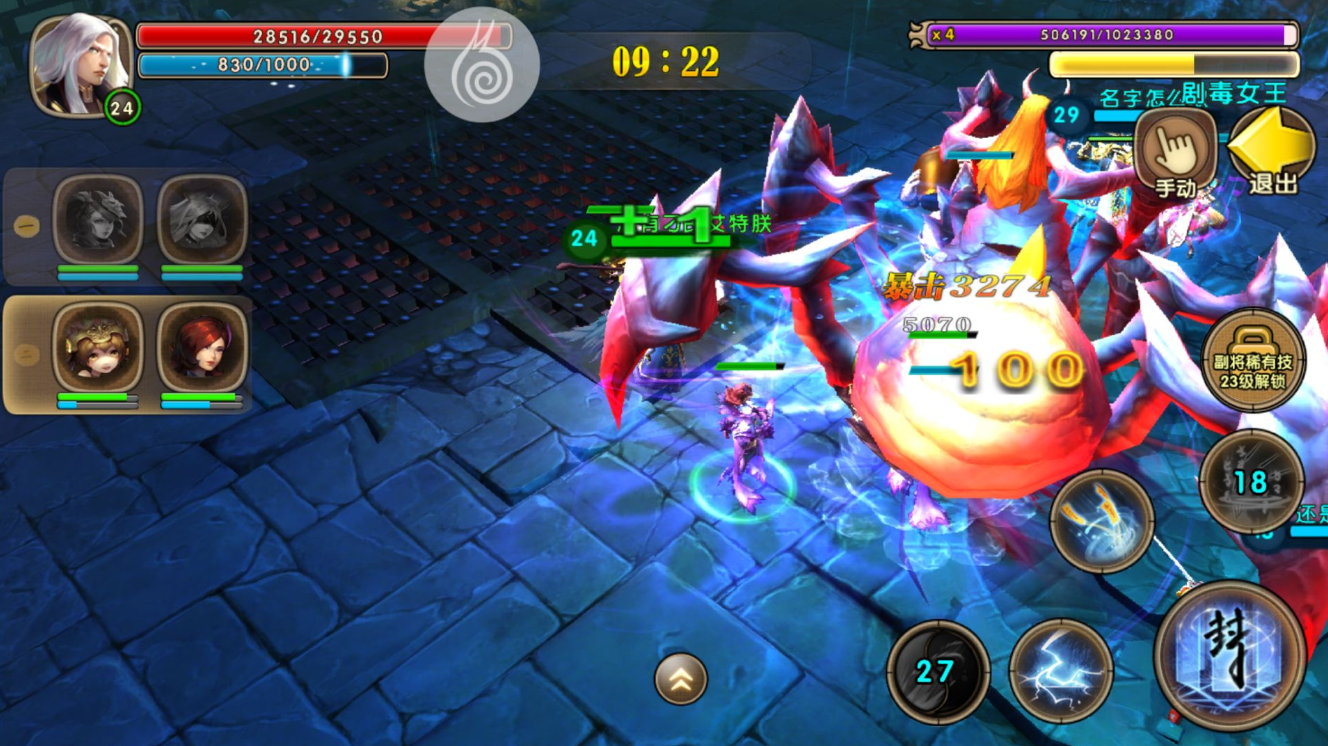The height and width of the screenshot is (746, 1328).
Task: Tap the yin-yang skill on 27 cooldown
Action: click(938, 670)
